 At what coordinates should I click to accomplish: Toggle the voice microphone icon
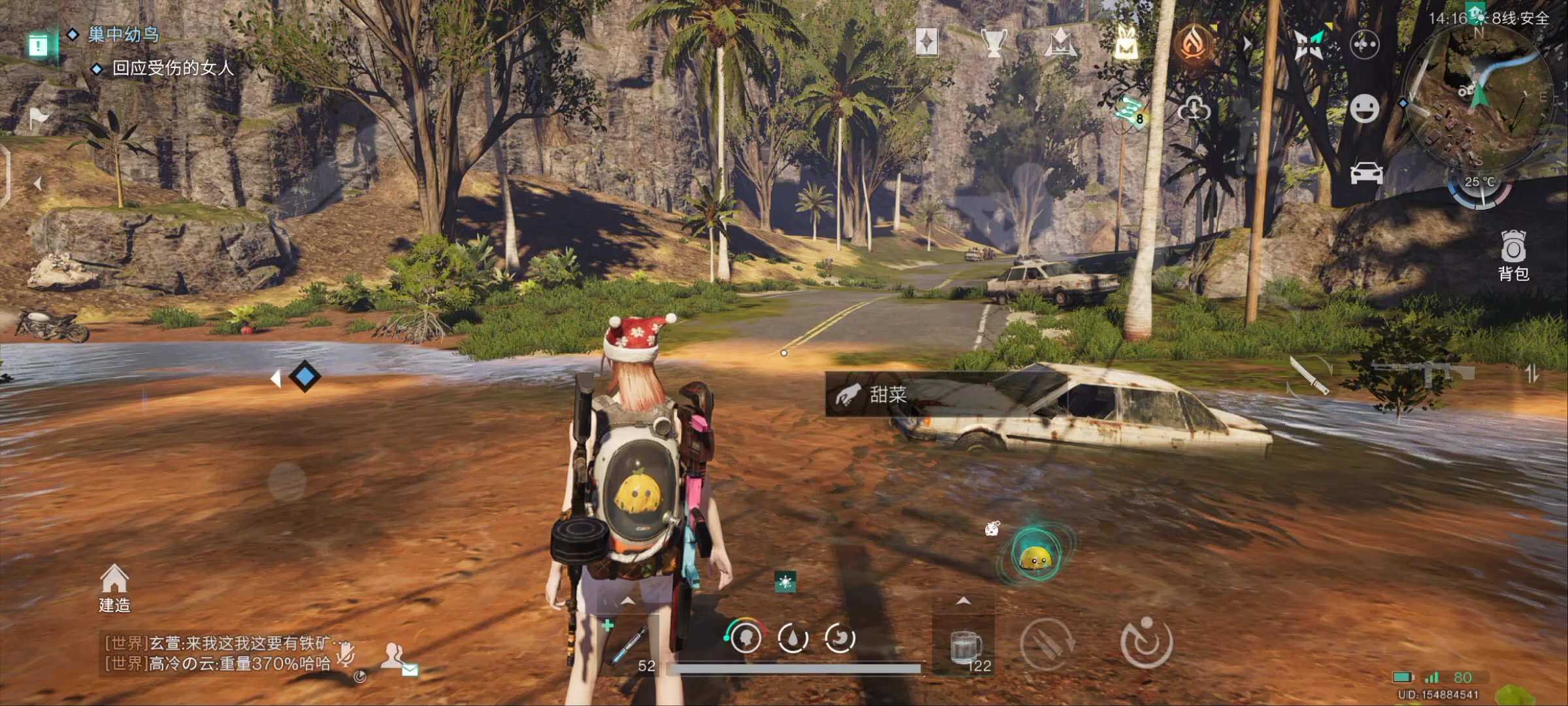[346, 653]
